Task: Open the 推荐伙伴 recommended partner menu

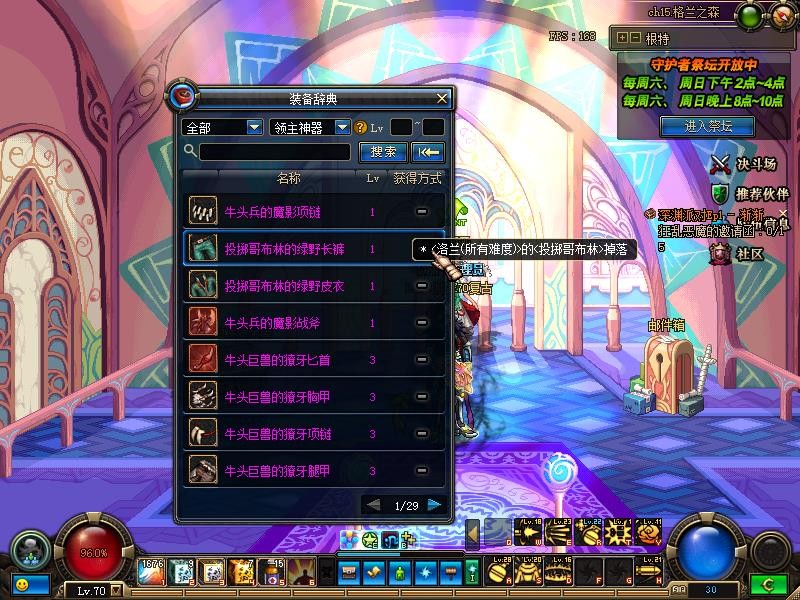Action: (x=749, y=193)
